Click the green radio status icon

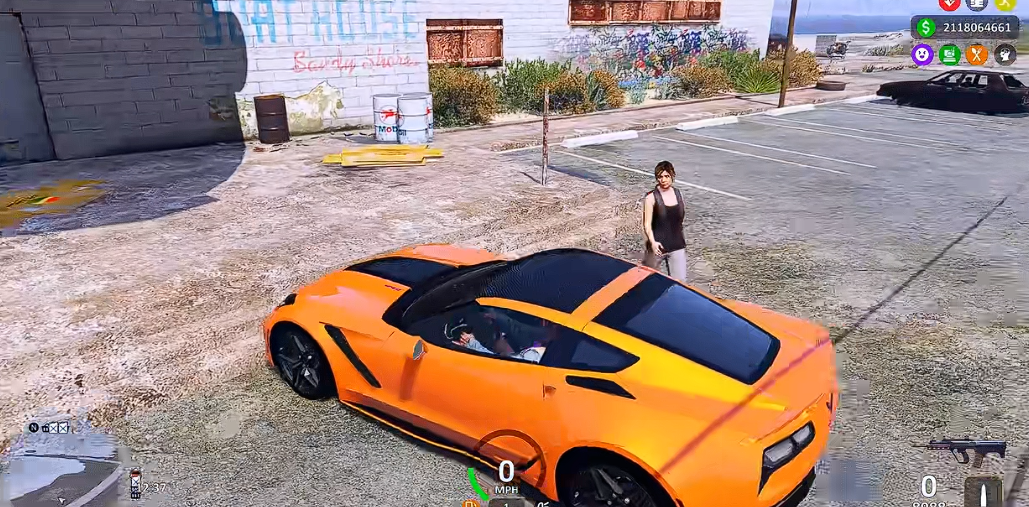coord(949,55)
